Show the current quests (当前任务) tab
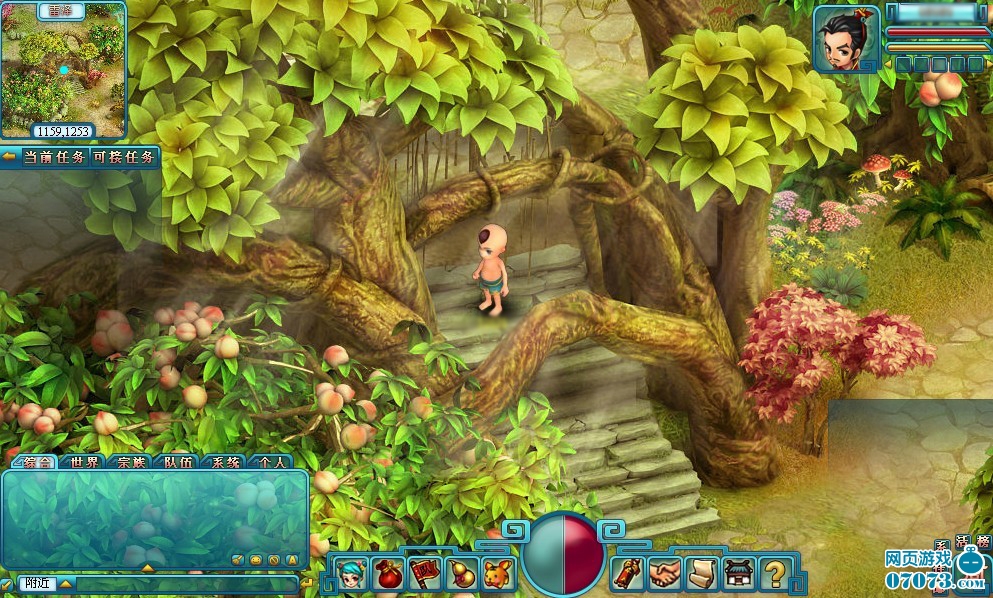The height and width of the screenshot is (598, 993). (52, 157)
